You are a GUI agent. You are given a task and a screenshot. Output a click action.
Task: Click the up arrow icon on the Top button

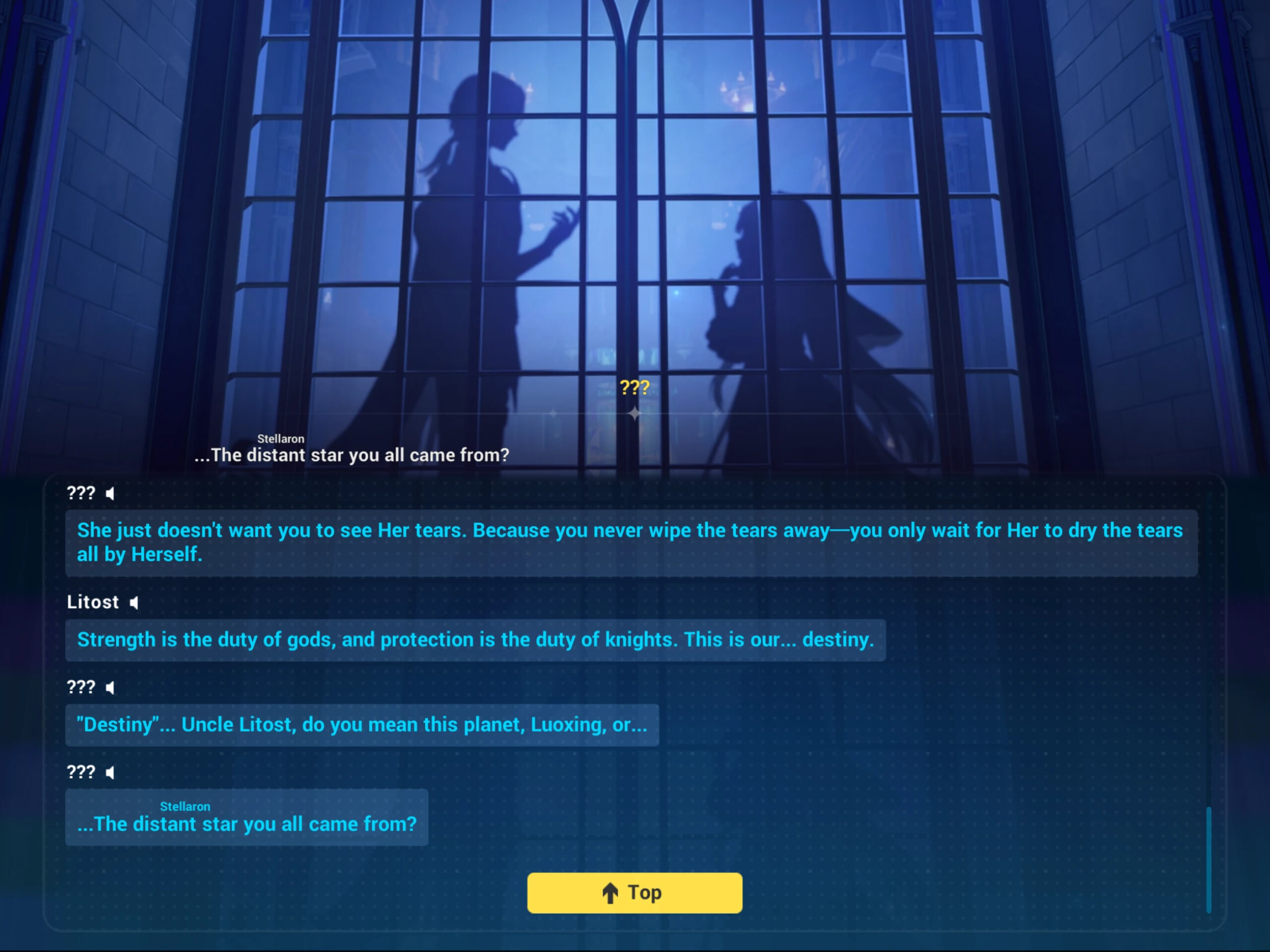(x=610, y=893)
